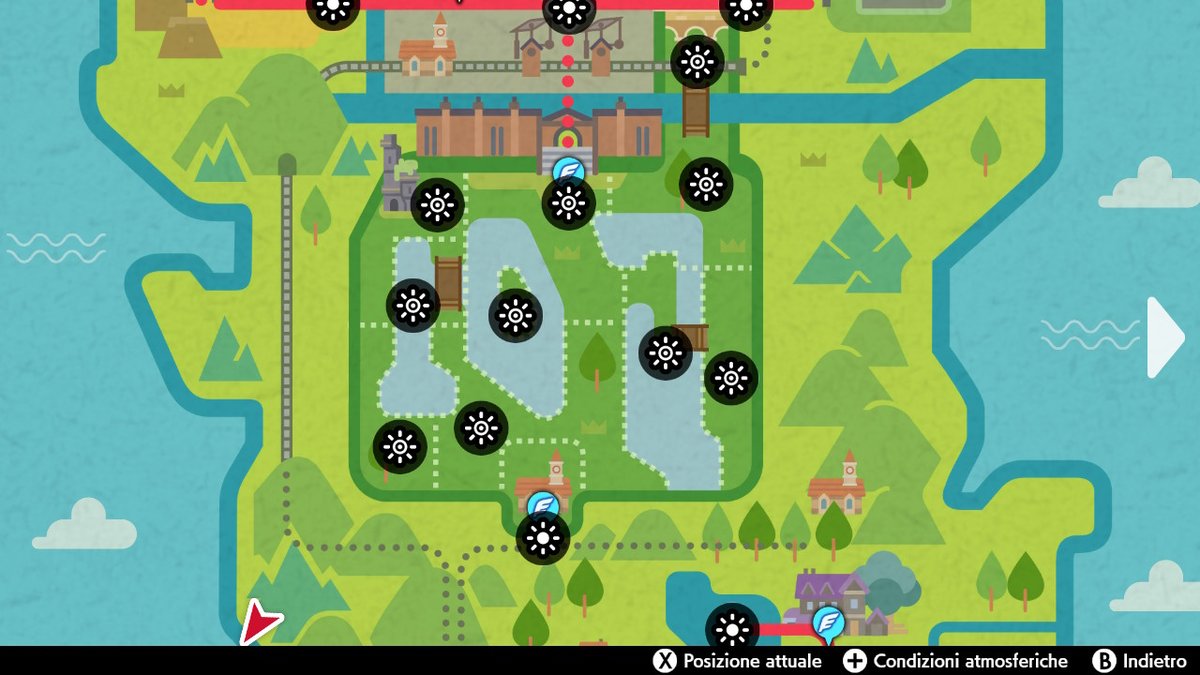The width and height of the screenshot is (1200, 675).
Task: Check the sunny weather marker on the lake island
Action: [x=516, y=316]
